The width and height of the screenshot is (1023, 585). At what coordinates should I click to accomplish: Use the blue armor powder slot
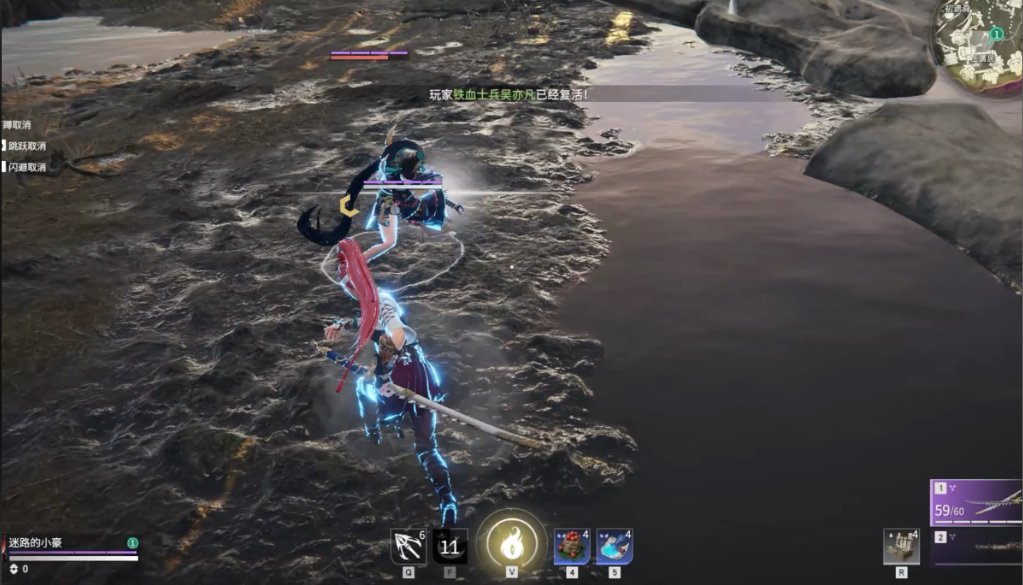point(613,546)
